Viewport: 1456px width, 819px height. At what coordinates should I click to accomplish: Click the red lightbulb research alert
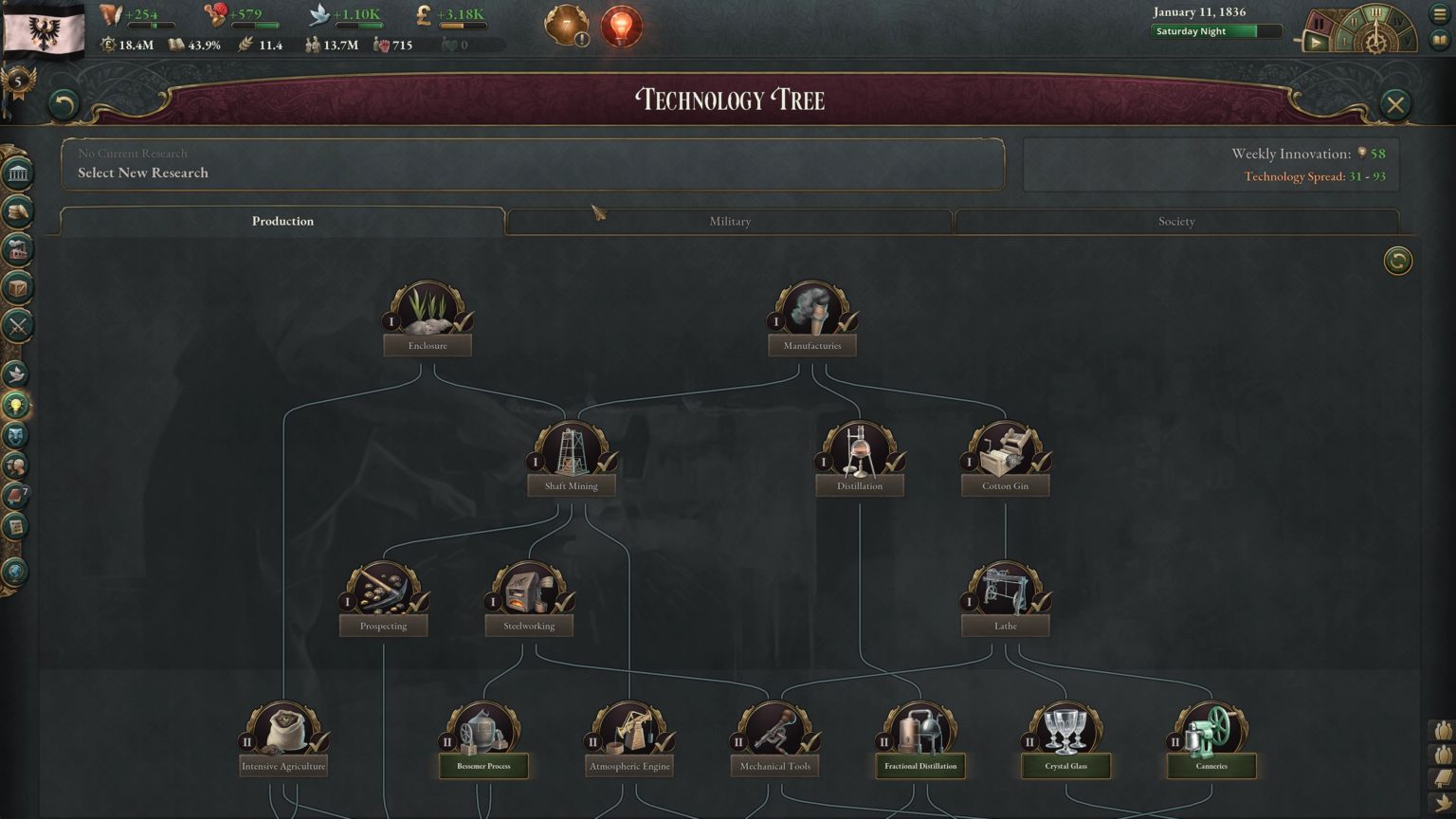tap(621, 27)
